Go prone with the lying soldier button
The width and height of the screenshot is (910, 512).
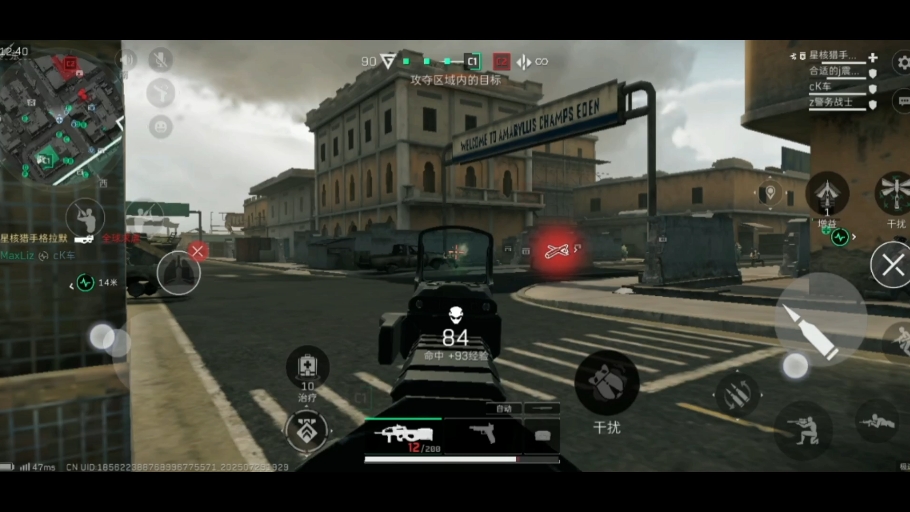(876, 421)
